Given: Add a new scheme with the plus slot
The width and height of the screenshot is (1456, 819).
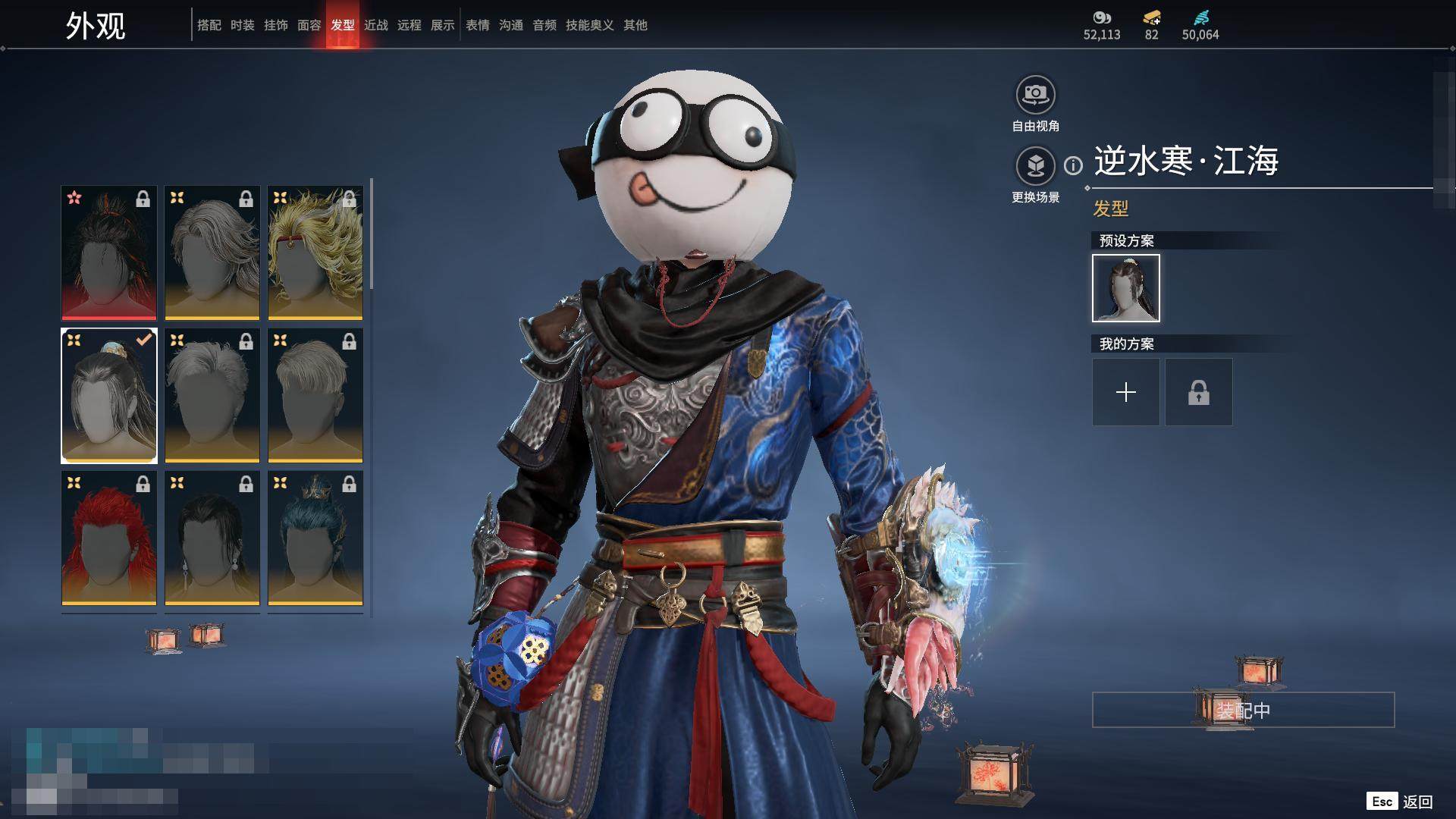Looking at the screenshot, I should pos(1125,392).
